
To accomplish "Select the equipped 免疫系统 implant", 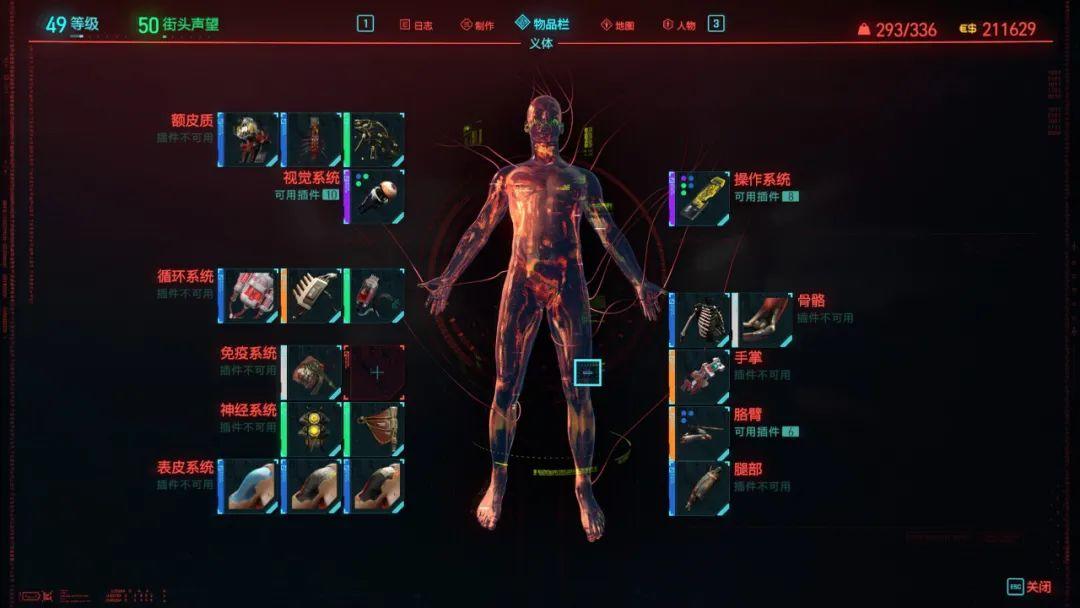I will pos(312,372).
